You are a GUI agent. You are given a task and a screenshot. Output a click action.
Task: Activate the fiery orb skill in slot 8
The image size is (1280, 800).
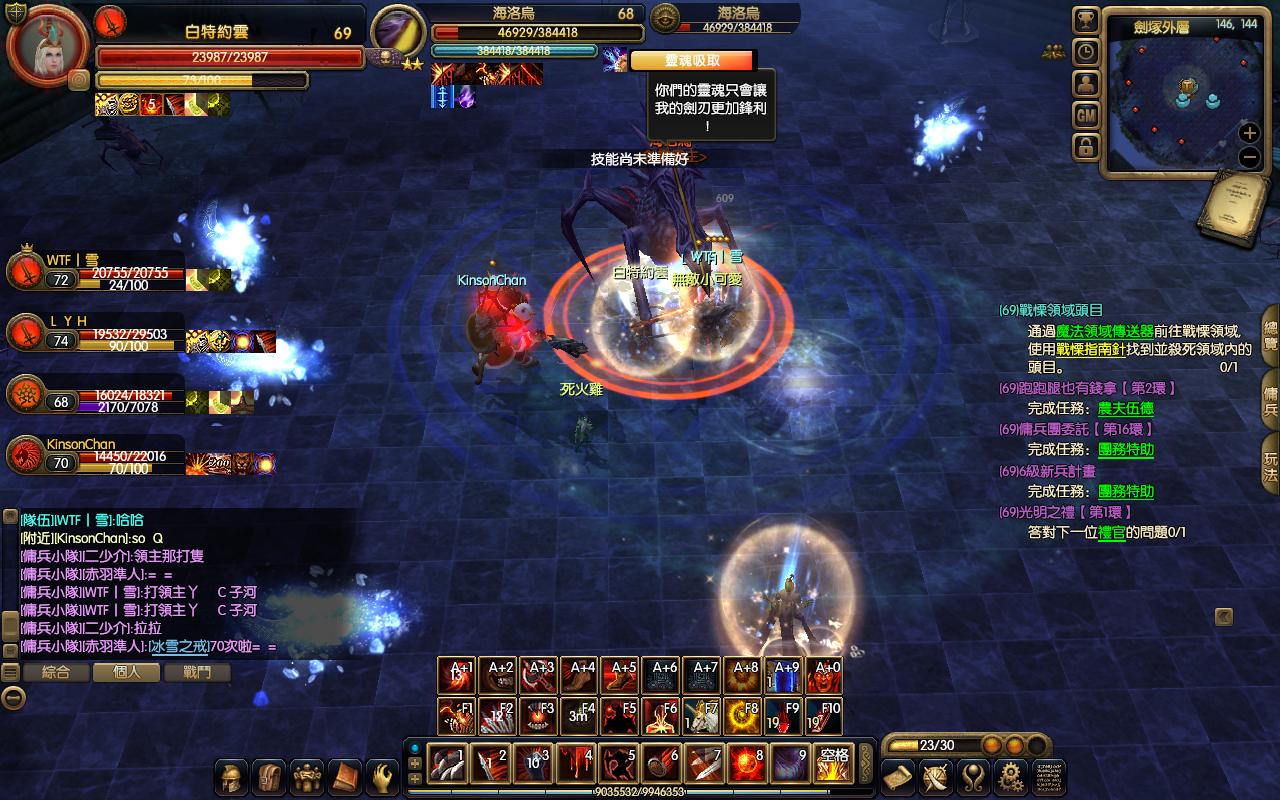[x=747, y=764]
